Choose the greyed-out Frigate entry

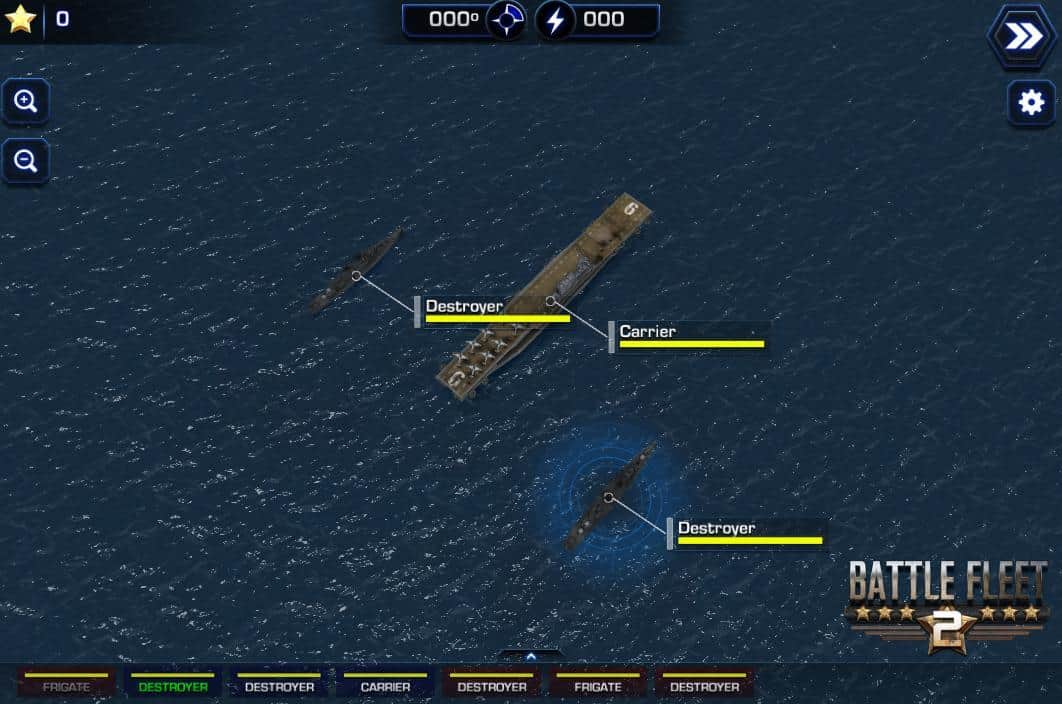pos(66,686)
